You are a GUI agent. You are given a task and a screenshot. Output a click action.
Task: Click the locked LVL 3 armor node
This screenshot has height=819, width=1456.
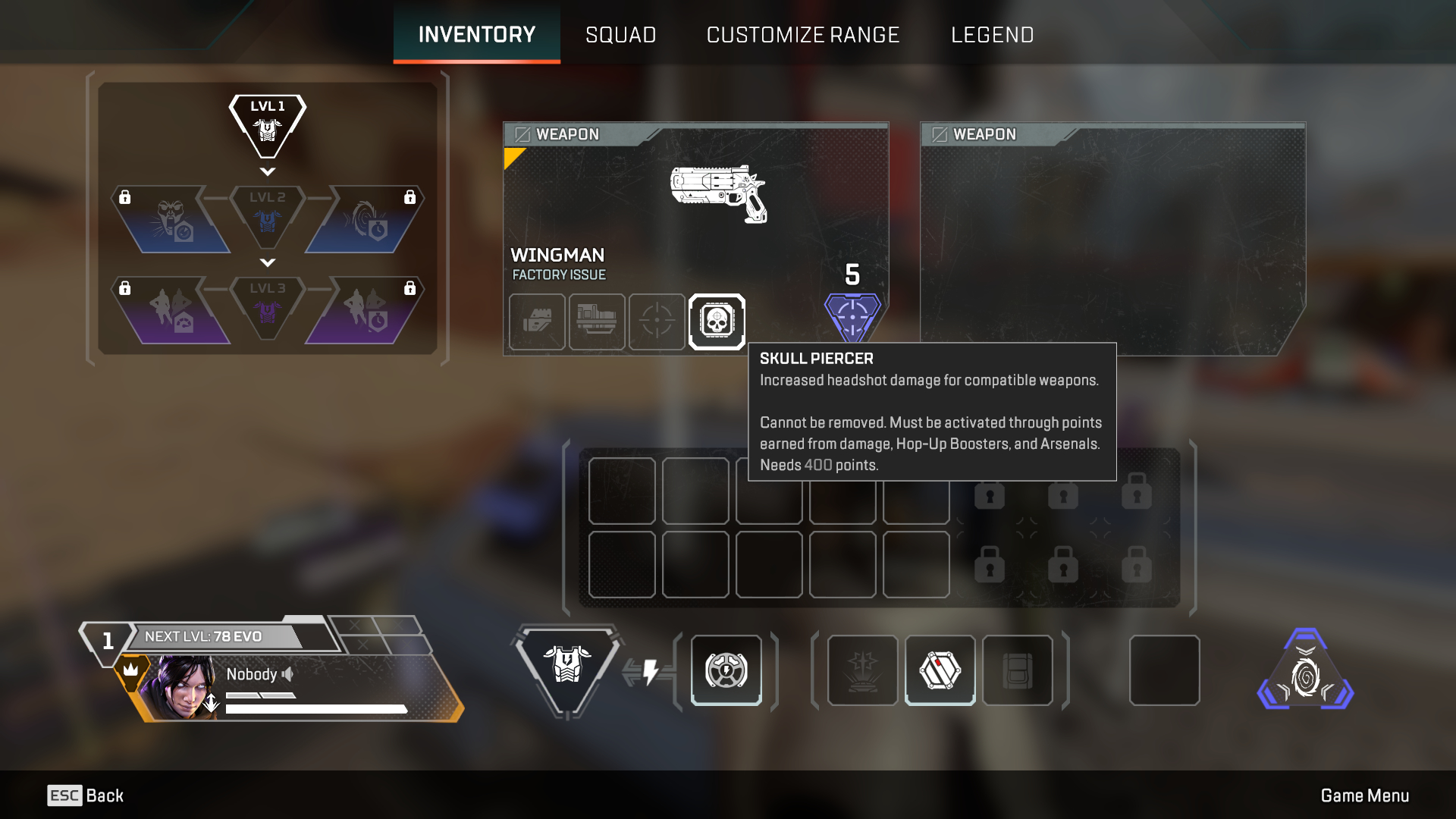[x=268, y=307]
